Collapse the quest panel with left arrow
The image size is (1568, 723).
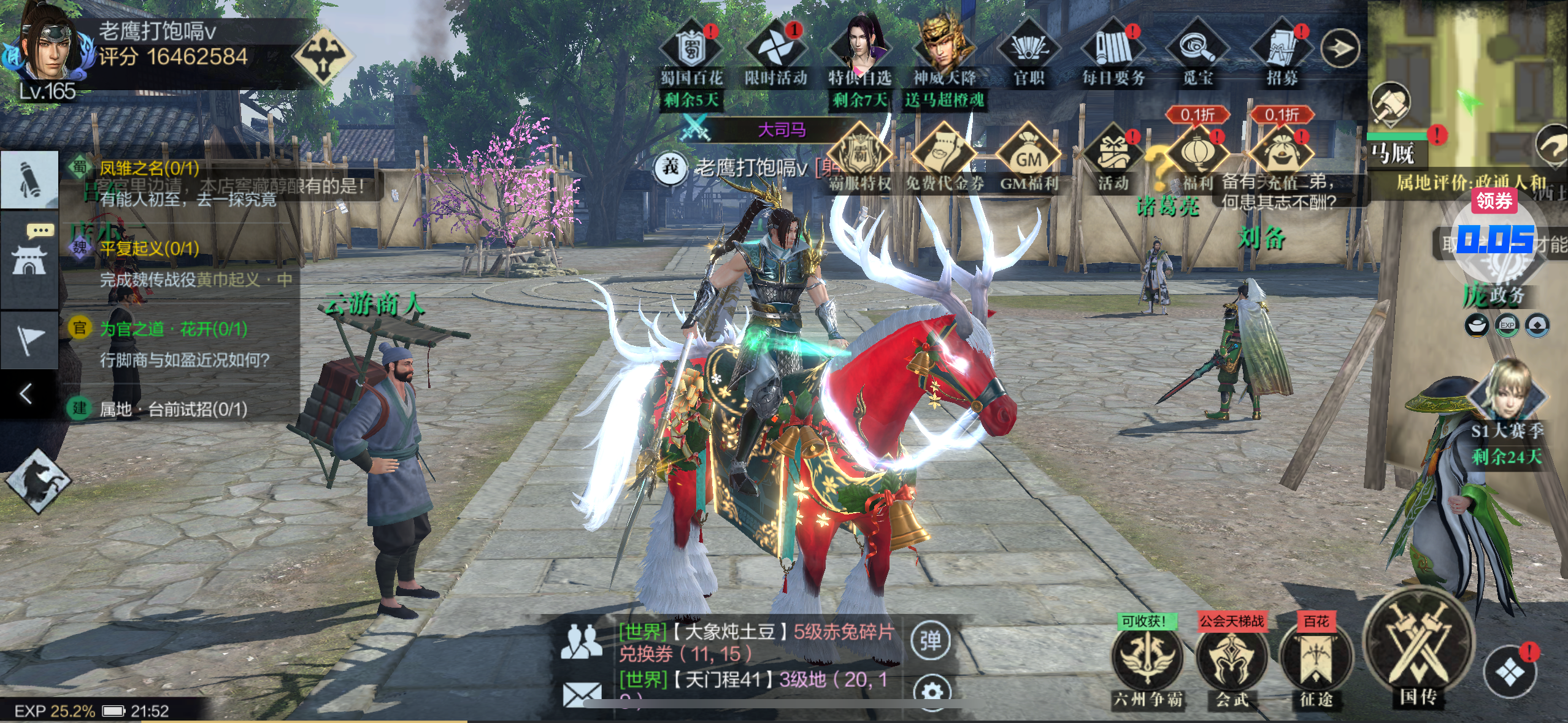point(26,394)
